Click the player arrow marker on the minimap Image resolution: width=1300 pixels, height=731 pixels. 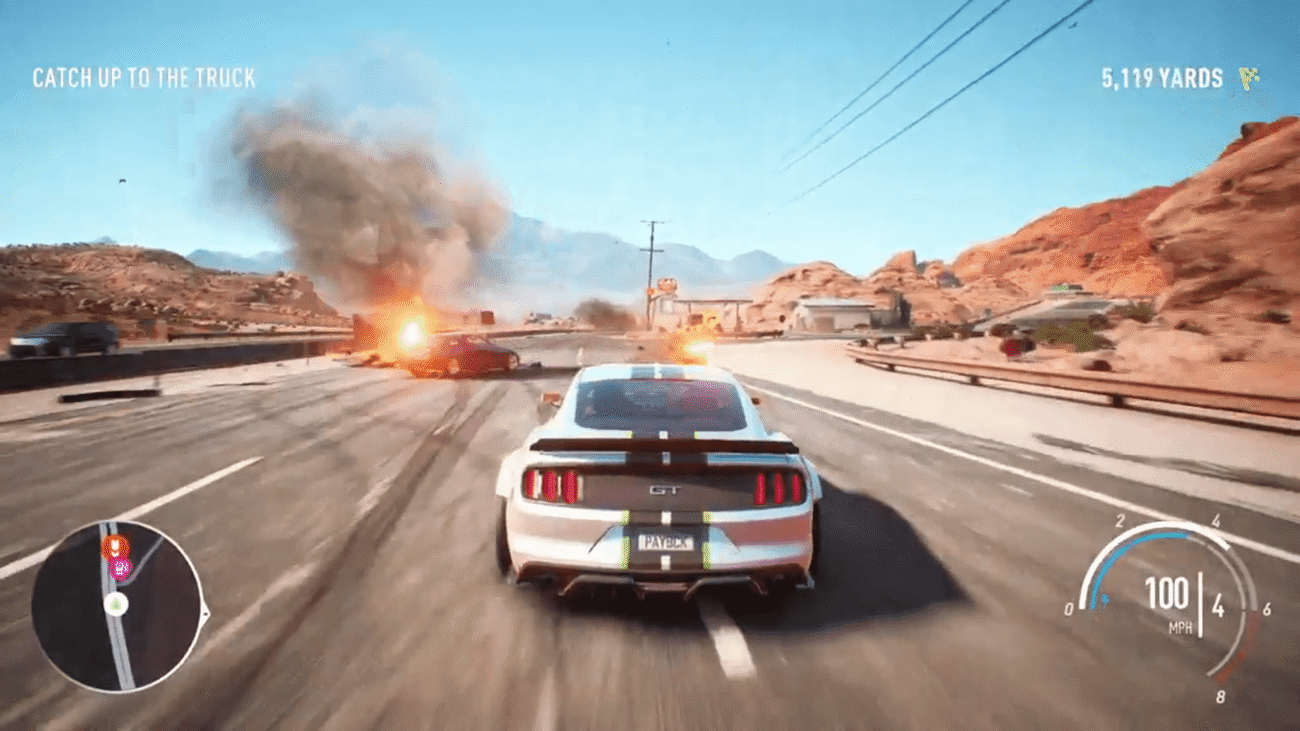tap(116, 603)
